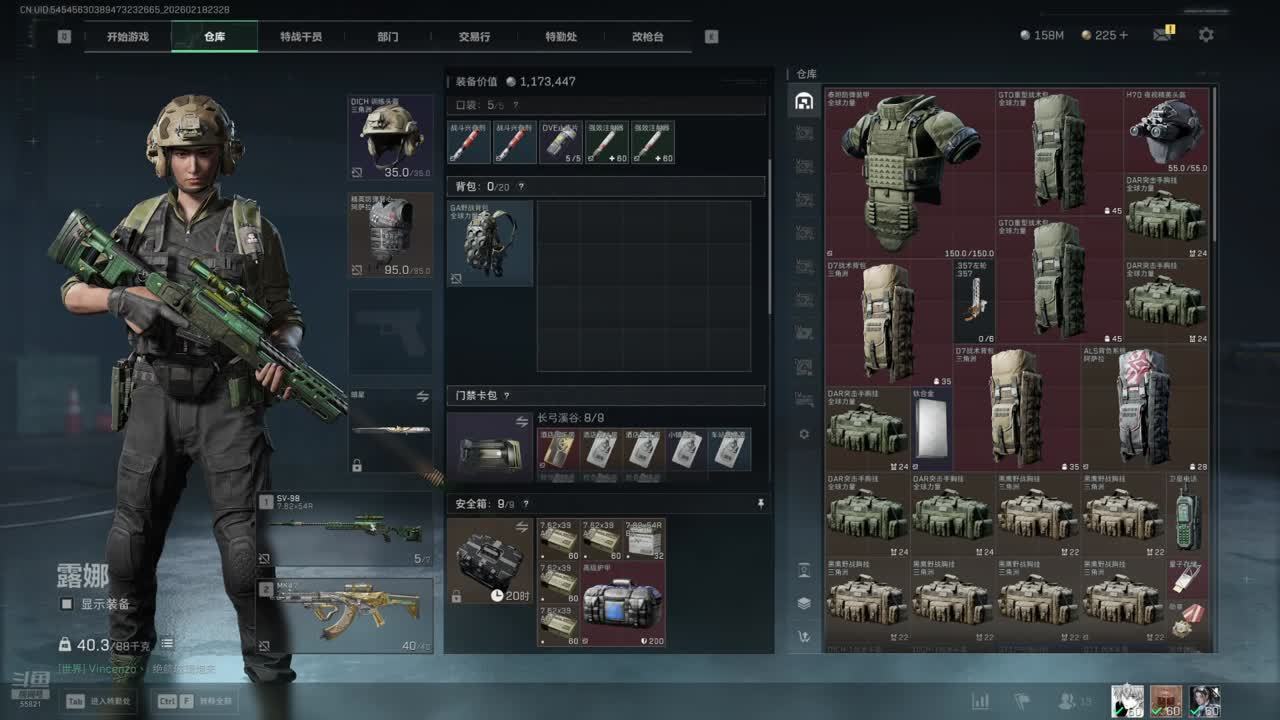Go to the 部门 department tab

pos(388,37)
